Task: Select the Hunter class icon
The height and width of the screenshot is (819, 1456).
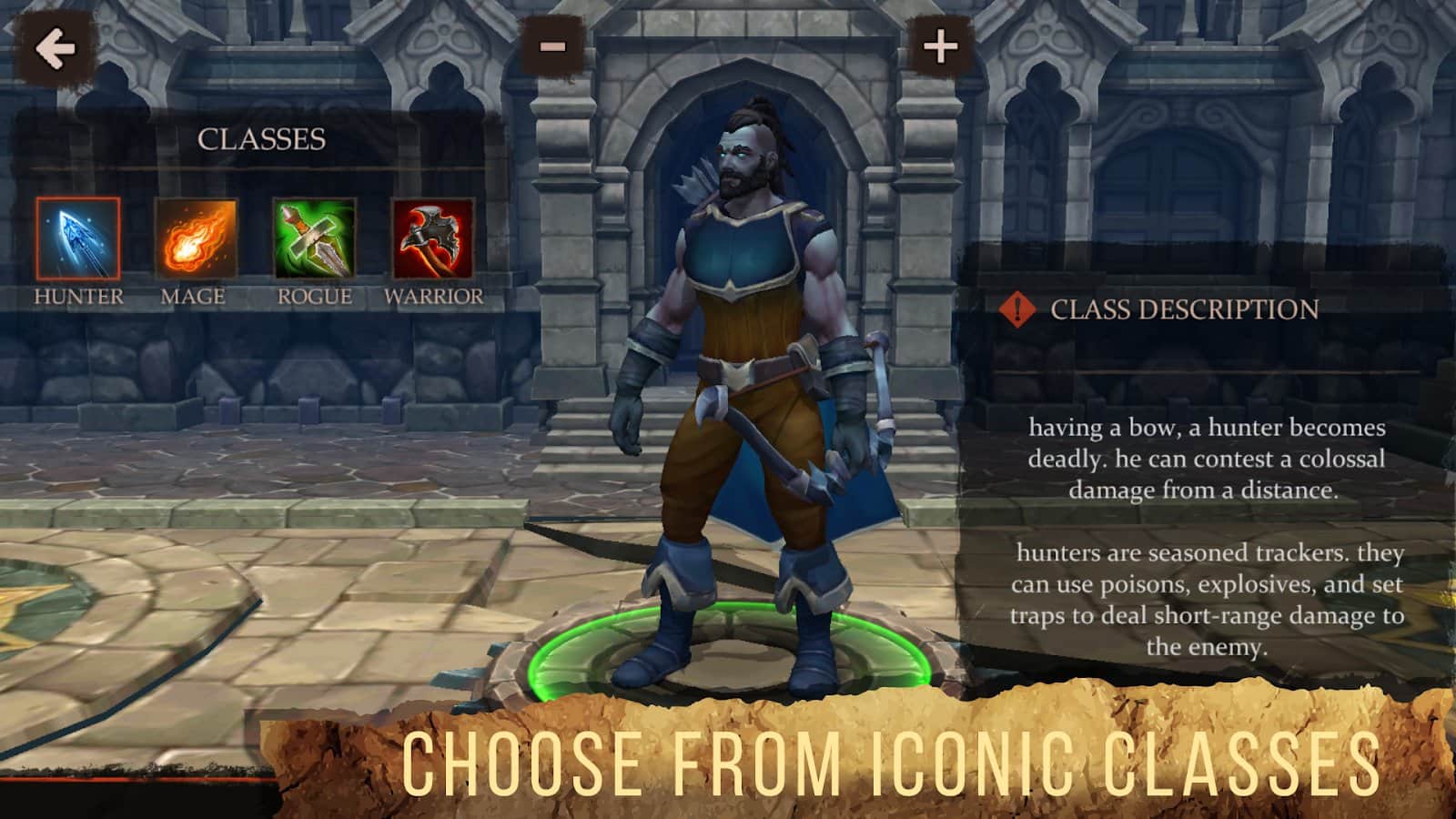Action: (x=78, y=239)
